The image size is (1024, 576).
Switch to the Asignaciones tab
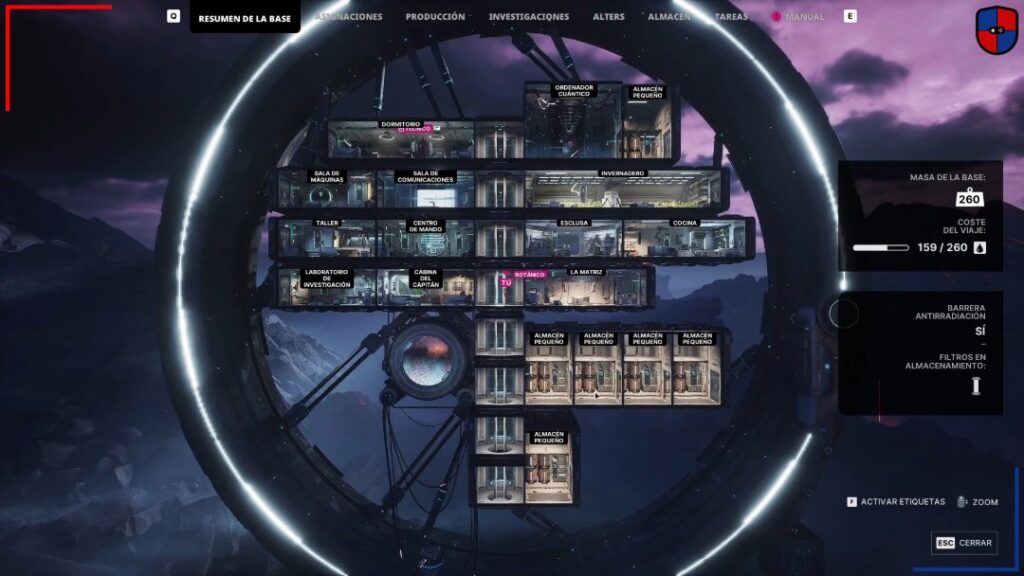coord(350,17)
